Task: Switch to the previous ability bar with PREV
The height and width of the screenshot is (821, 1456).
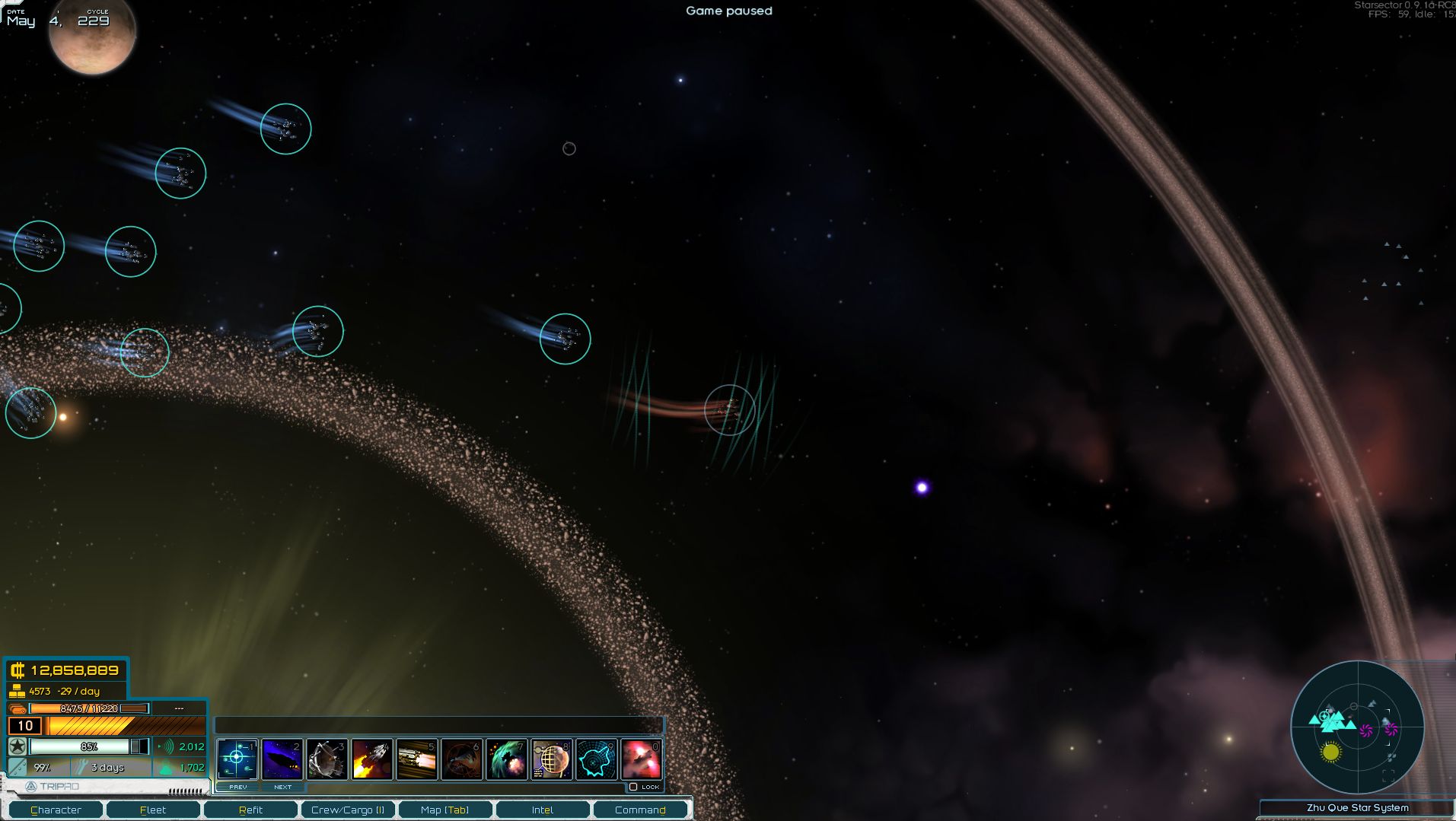Action: click(x=237, y=786)
